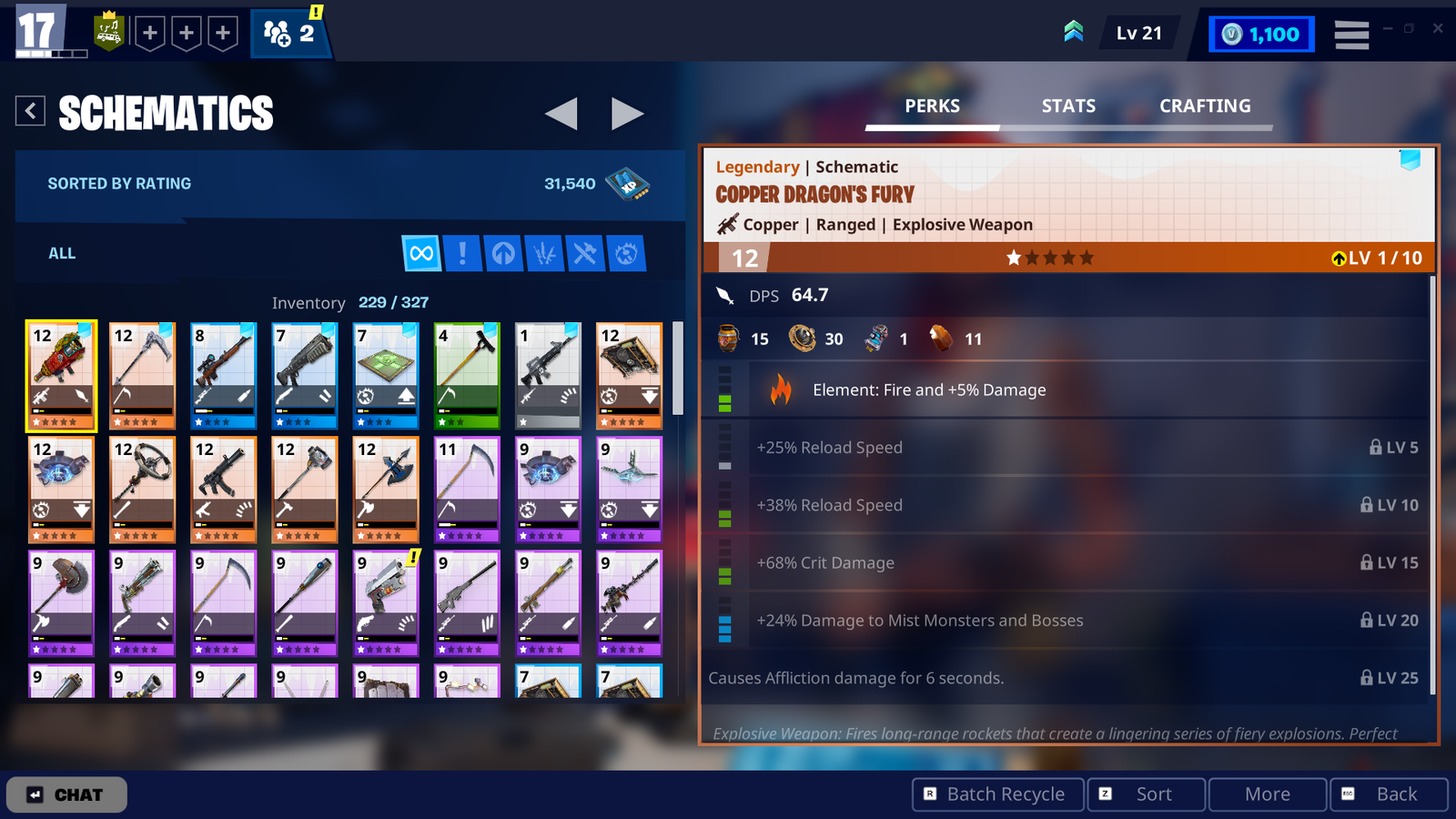
Task: Click an empty party slot plus icon
Action: tap(150, 33)
